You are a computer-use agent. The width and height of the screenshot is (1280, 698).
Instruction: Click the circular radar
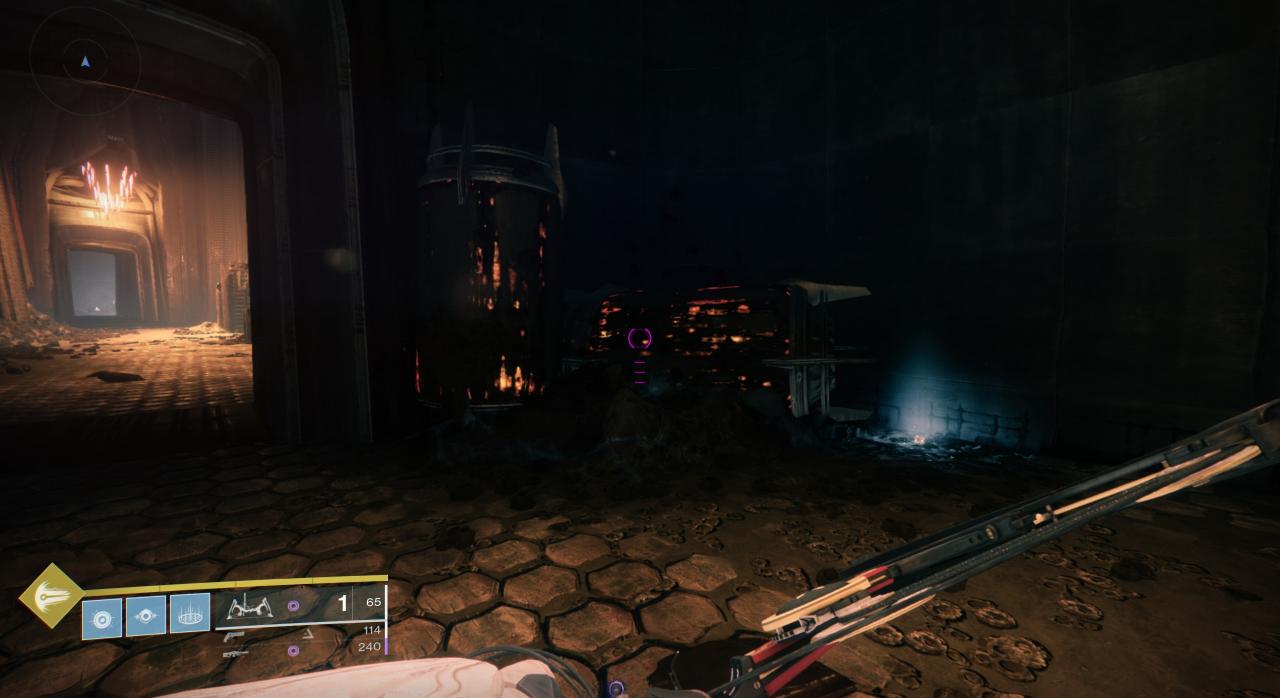(85, 61)
